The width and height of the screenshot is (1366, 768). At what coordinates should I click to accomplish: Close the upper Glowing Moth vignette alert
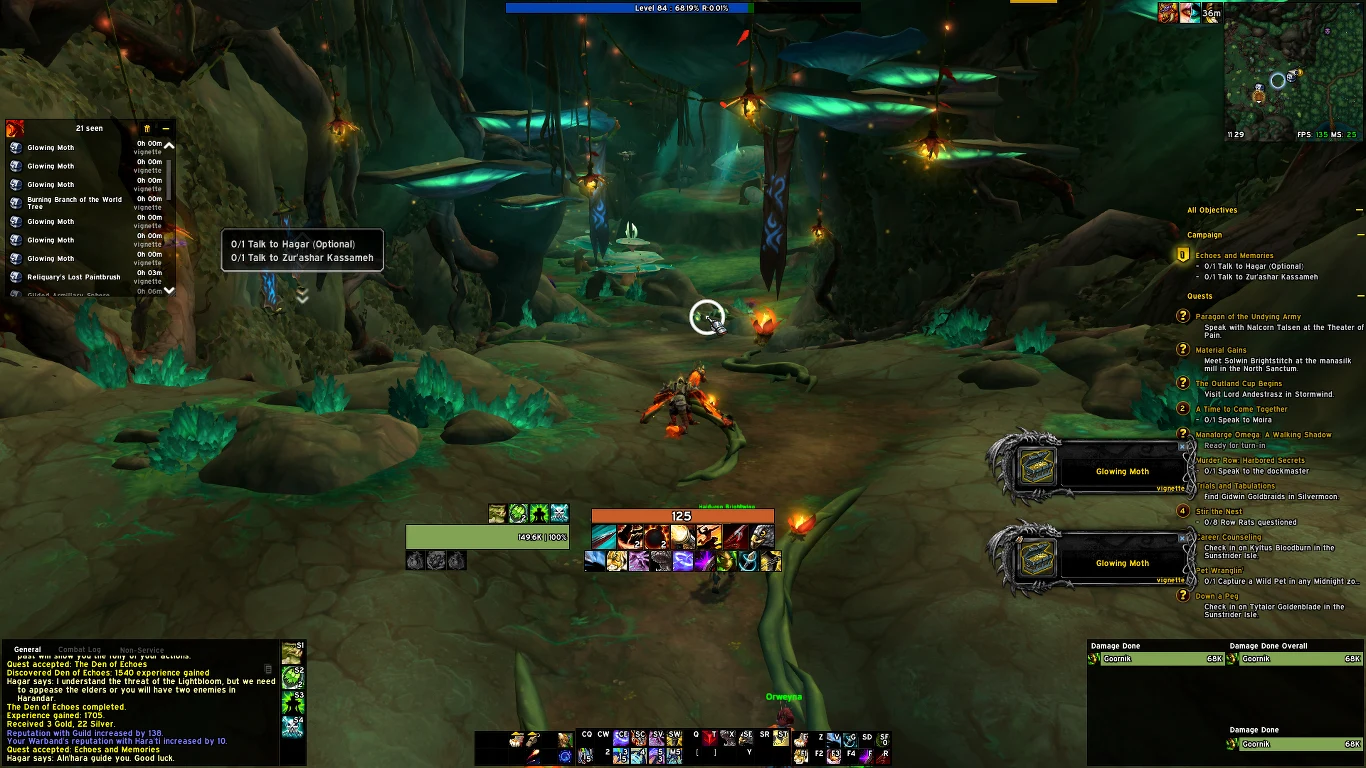[1181, 447]
